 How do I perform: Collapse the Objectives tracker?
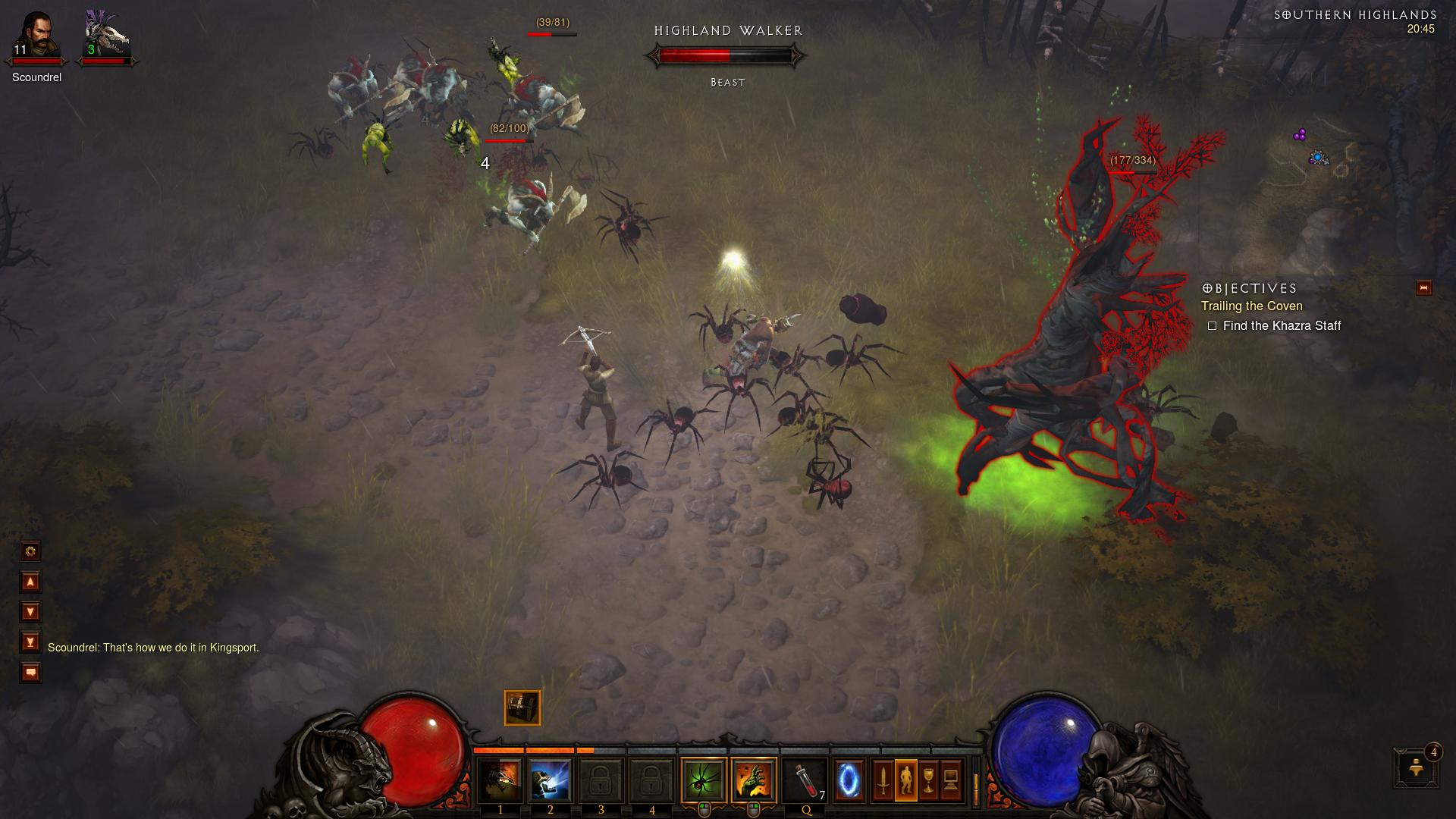[1423, 288]
